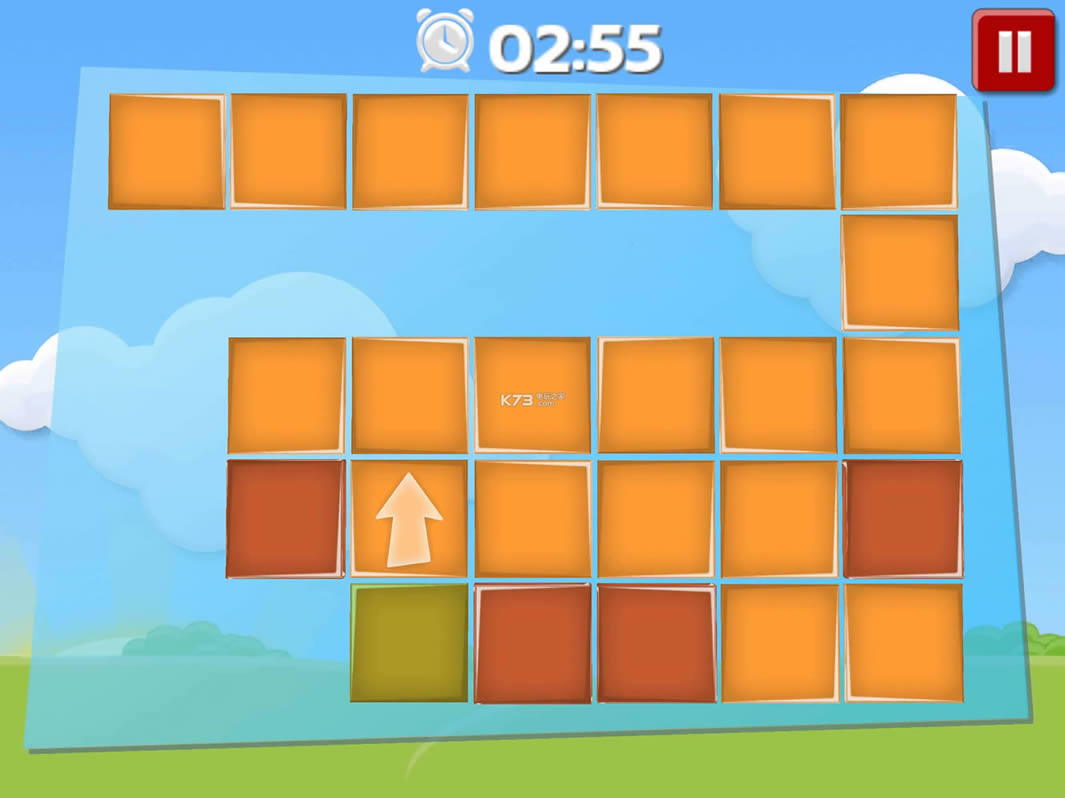
Task: Tap the dark red tile beside the arrow tile
Action: coord(285,518)
